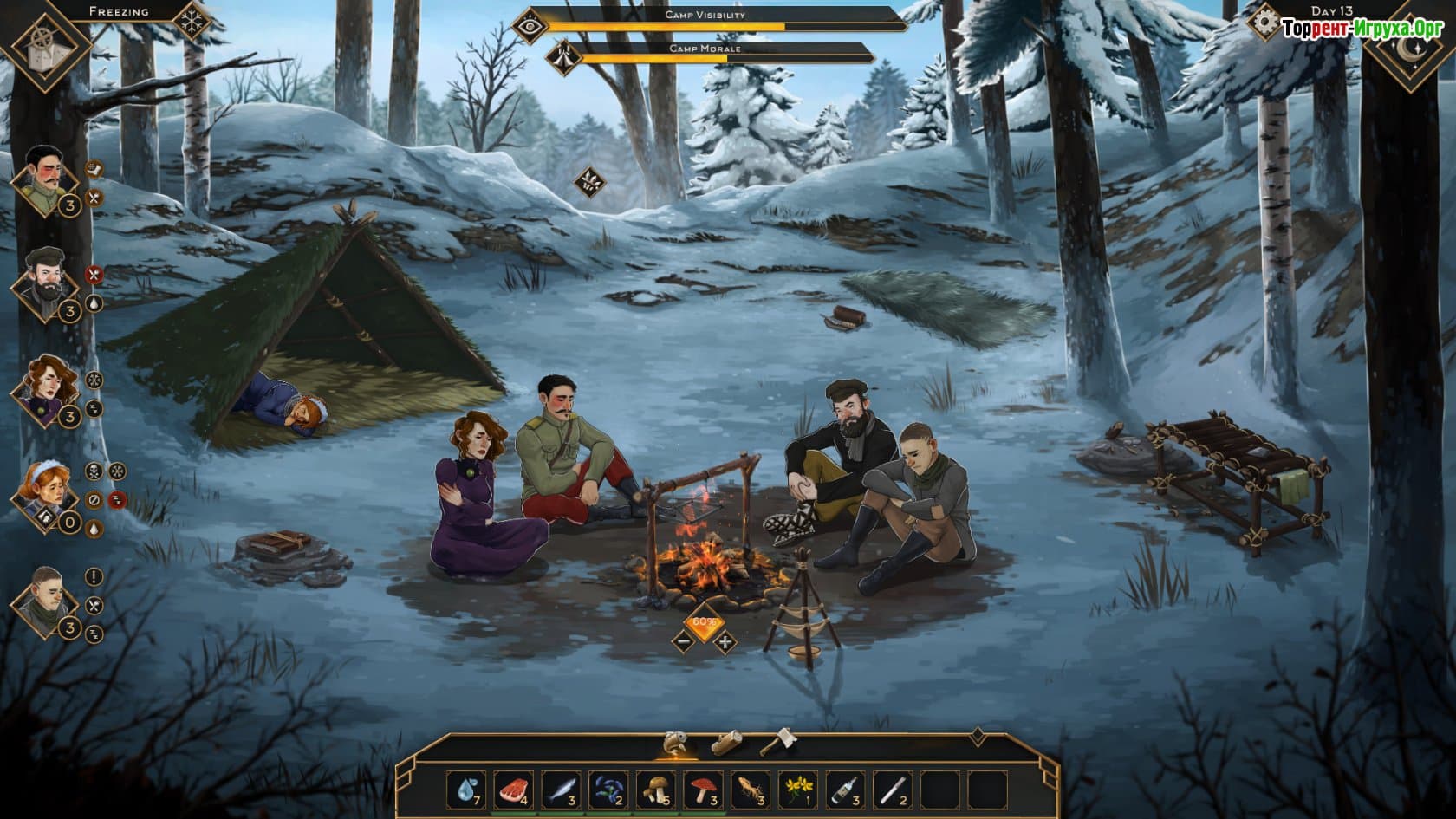Viewport: 1456px width, 819px height.
Task: Select the brown mushrooms slot
Action: (655, 790)
